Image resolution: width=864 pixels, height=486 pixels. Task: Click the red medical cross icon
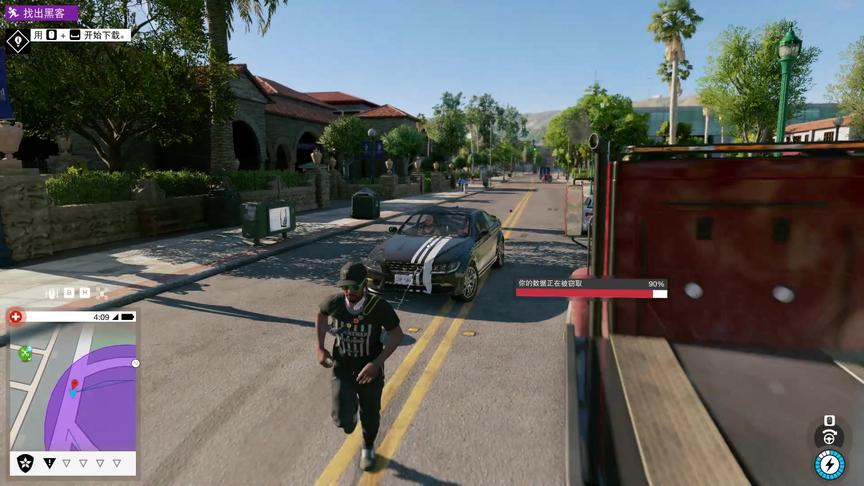pos(16,317)
